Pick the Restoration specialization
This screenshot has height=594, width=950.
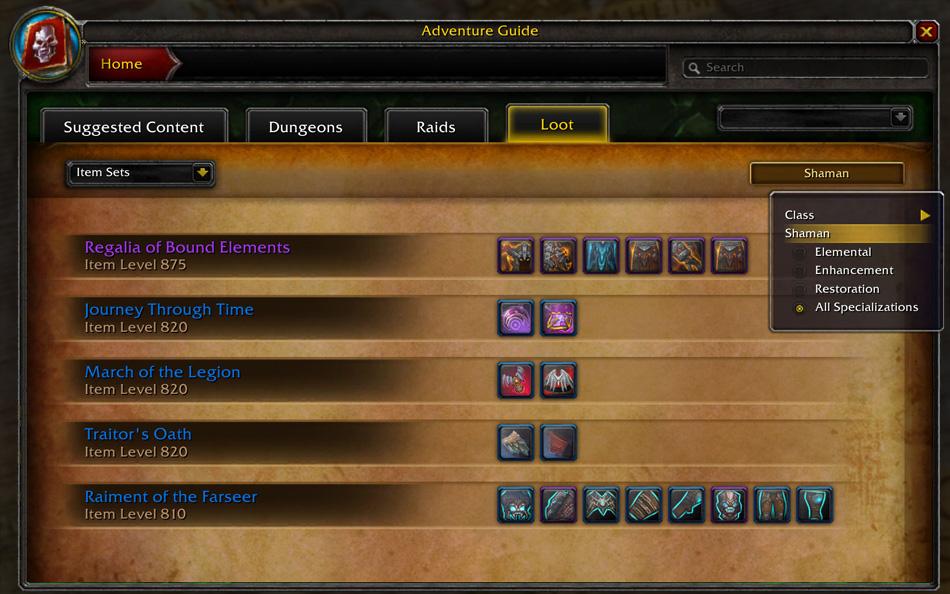click(847, 289)
